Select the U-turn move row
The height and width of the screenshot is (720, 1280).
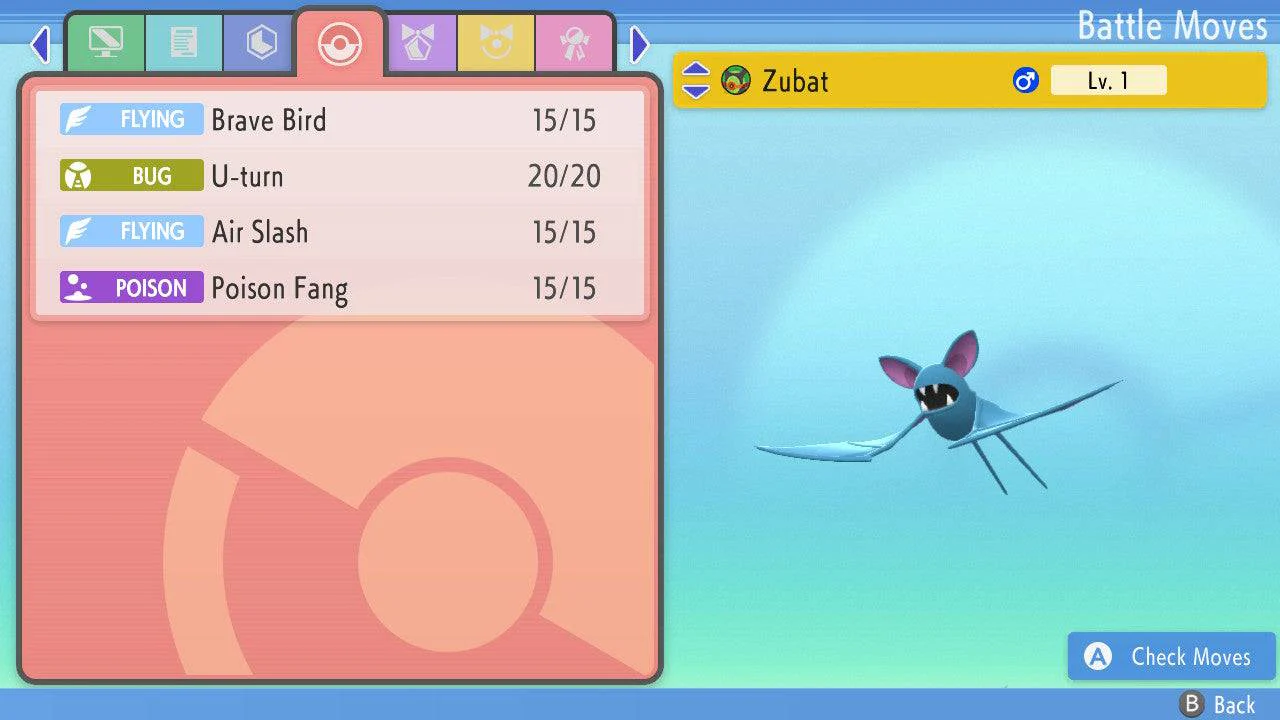pyautogui.click(x=340, y=176)
